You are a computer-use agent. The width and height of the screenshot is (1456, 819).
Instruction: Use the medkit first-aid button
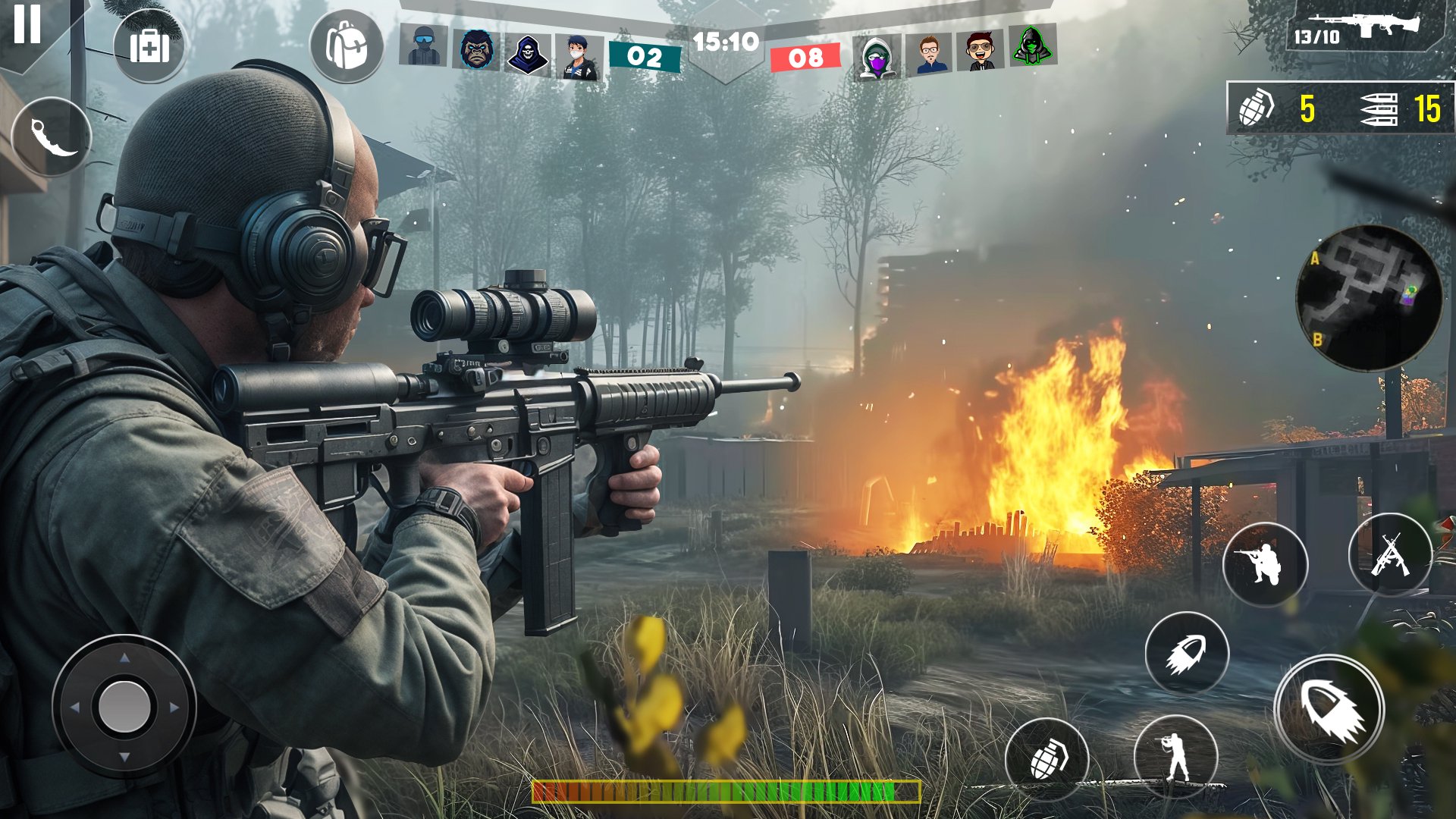(149, 48)
